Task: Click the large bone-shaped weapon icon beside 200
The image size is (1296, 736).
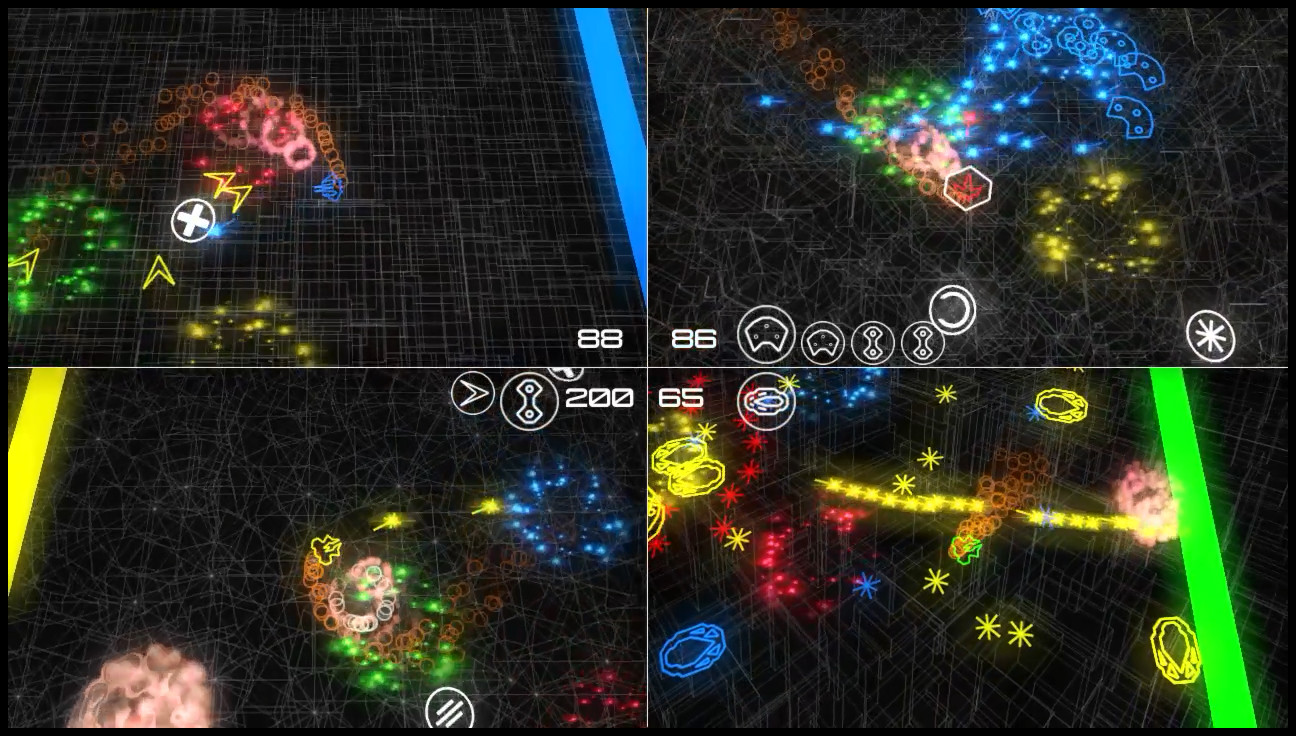Action: click(529, 400)
